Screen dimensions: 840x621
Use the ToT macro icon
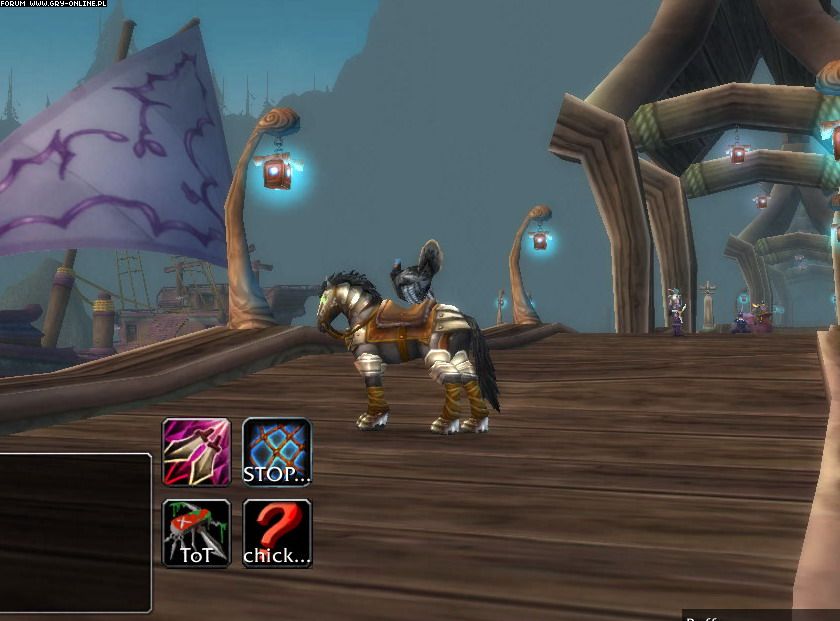tap(196, 533)
